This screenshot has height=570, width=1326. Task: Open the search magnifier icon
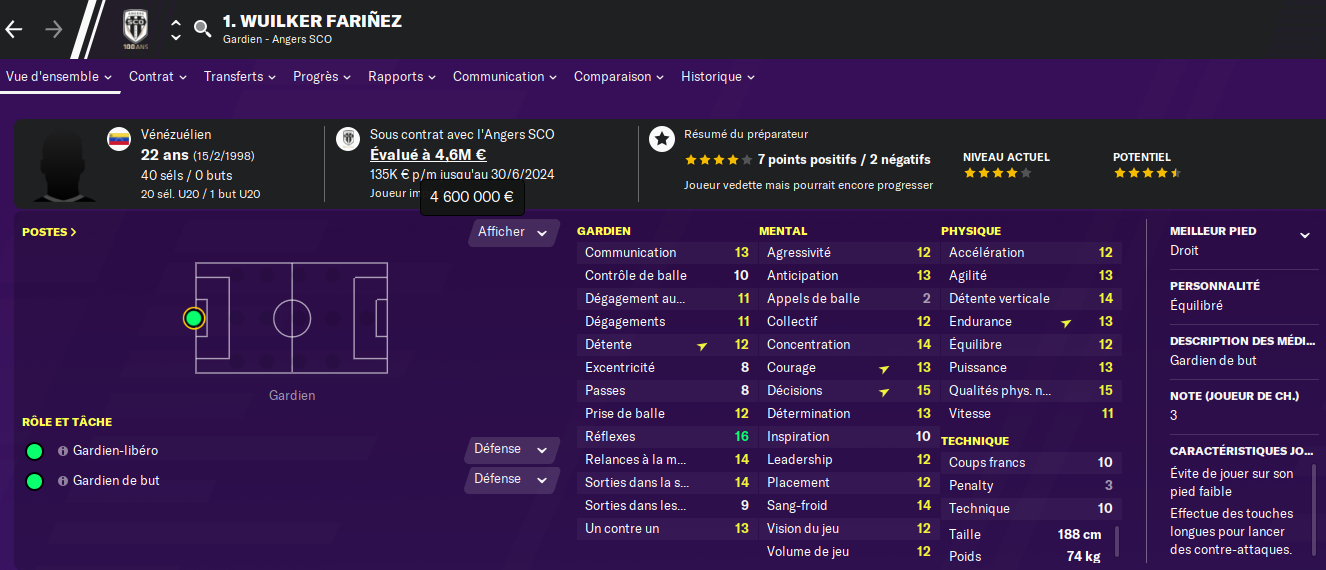point(203,29)
